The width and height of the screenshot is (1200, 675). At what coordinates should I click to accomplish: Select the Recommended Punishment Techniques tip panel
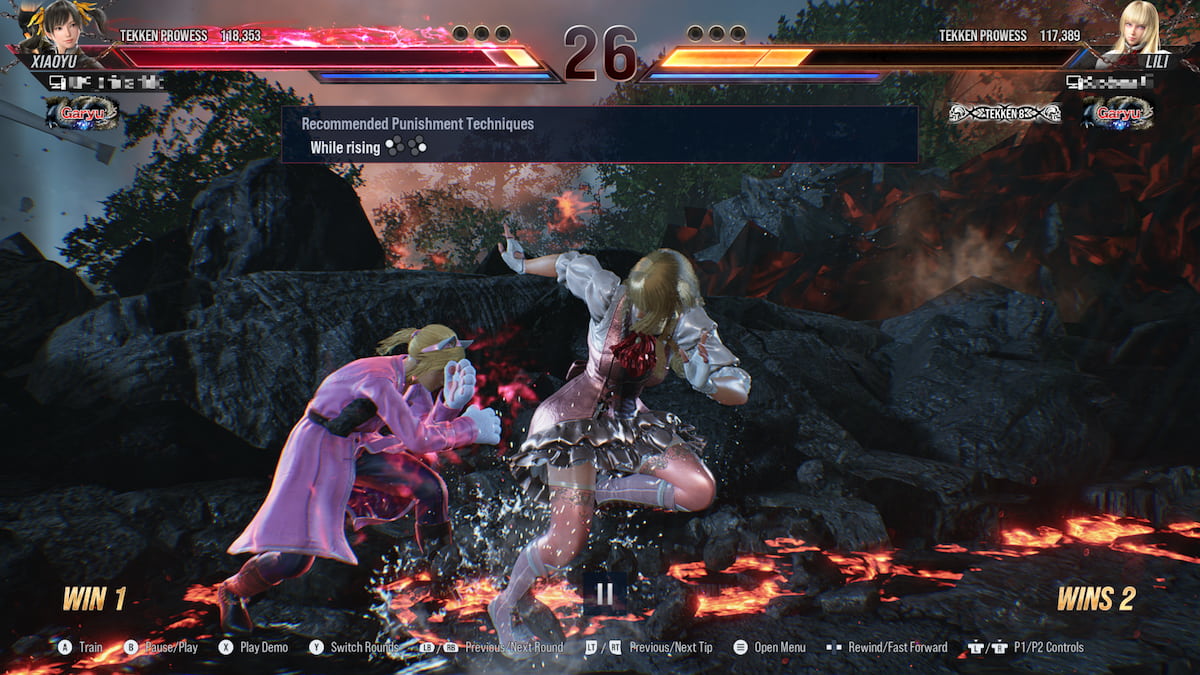599,135
